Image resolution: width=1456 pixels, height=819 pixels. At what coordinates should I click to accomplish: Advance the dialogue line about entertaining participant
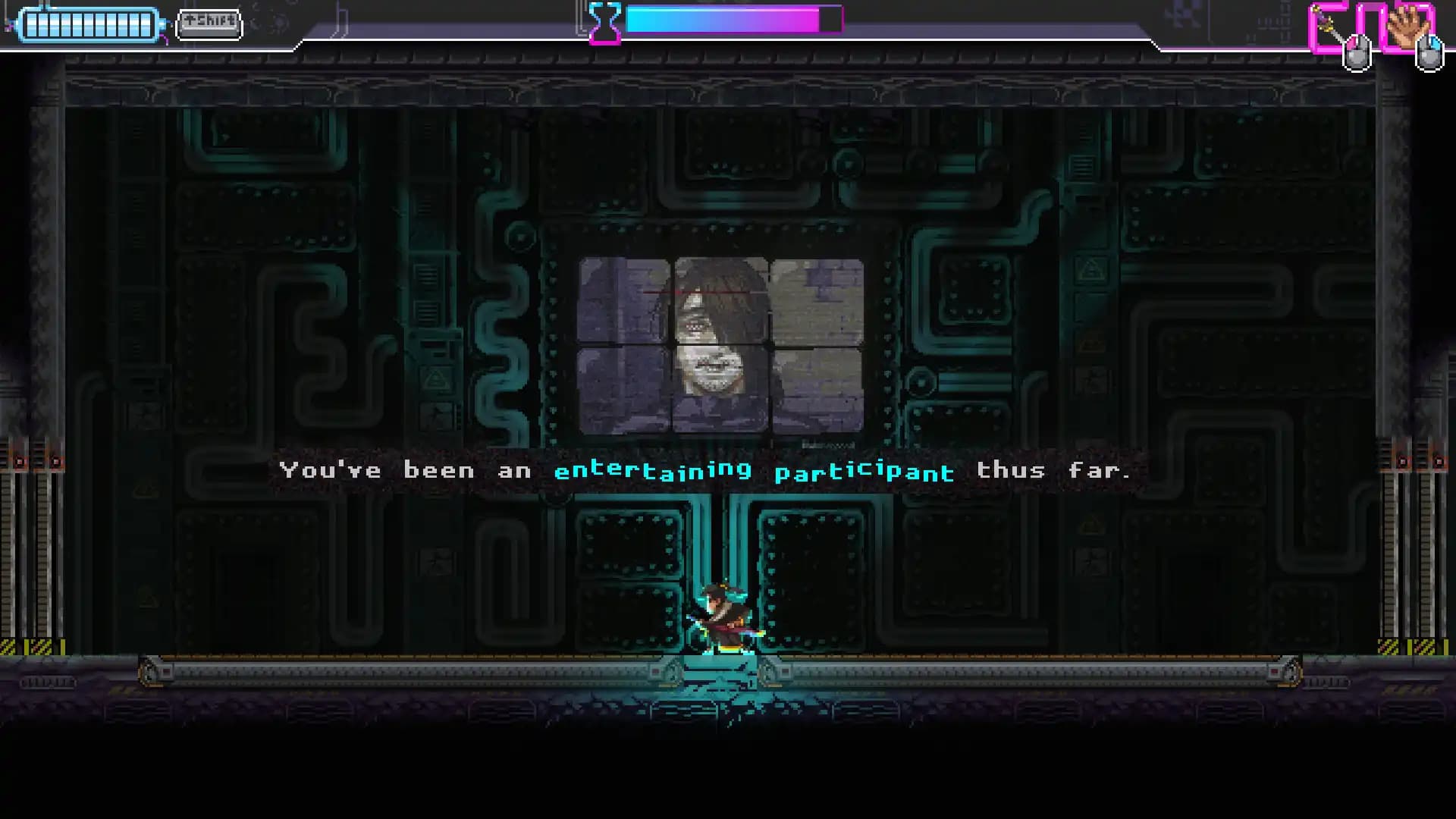coord(705,470)
